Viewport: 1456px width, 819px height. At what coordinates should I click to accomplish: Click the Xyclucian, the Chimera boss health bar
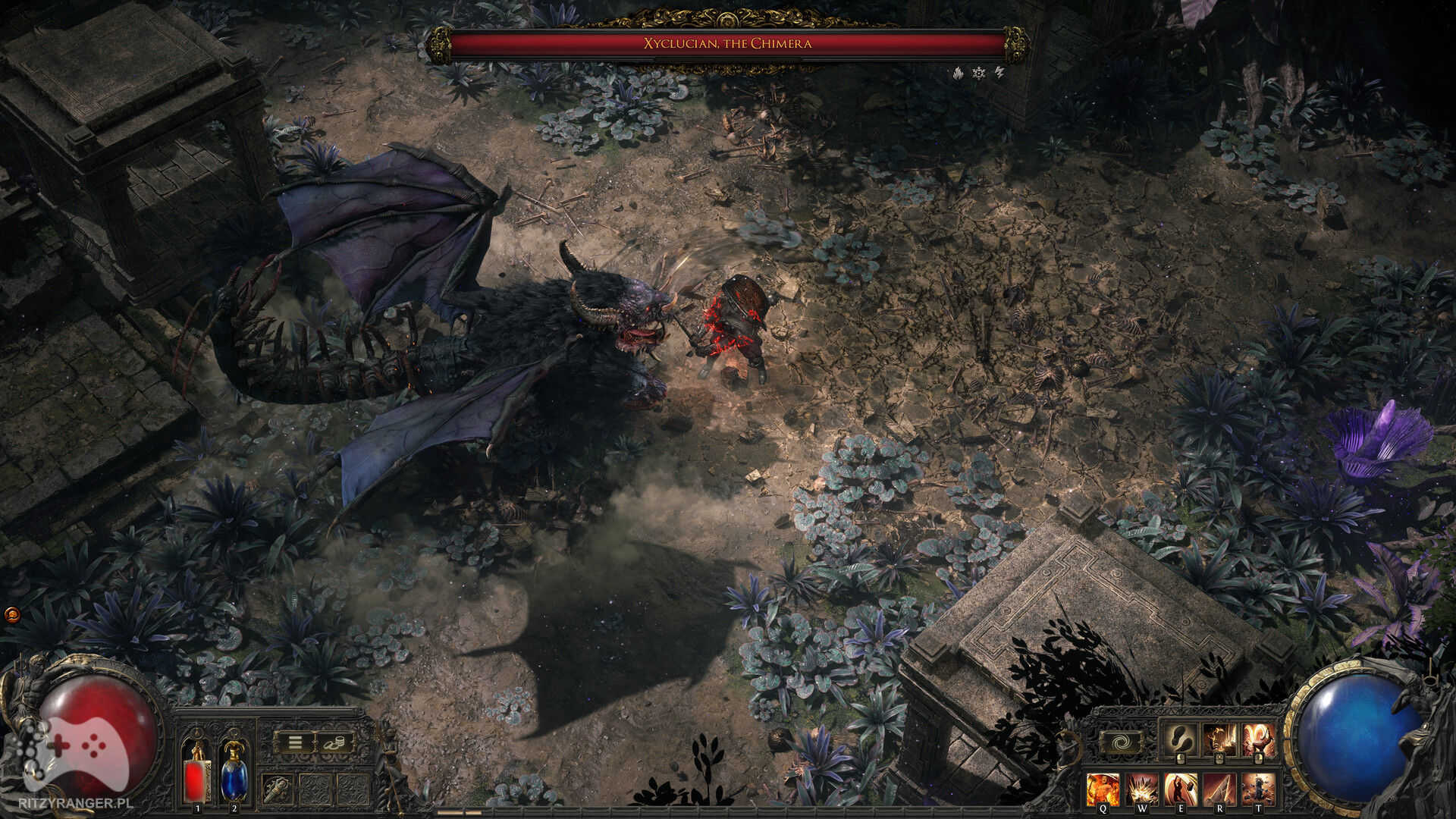click(728, 43)
